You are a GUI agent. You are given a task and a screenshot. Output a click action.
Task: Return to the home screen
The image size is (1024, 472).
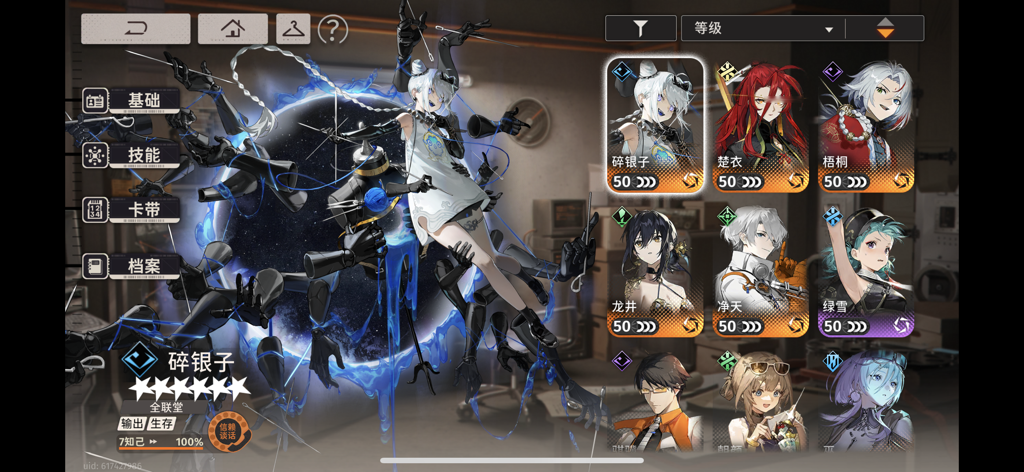click(x=232, y=28)
